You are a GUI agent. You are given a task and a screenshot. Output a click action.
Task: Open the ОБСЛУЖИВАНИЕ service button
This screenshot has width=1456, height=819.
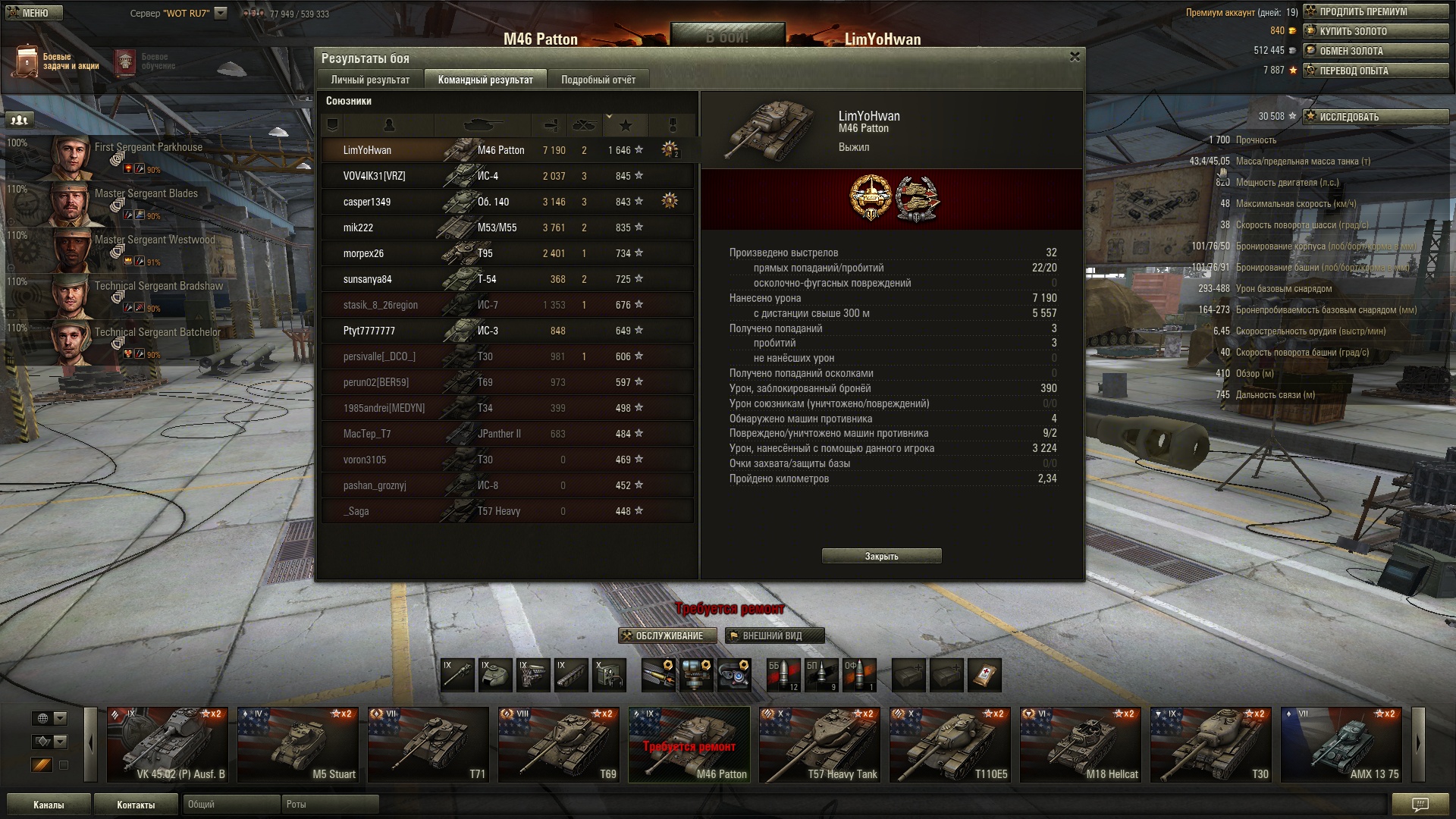pos(668,635)
